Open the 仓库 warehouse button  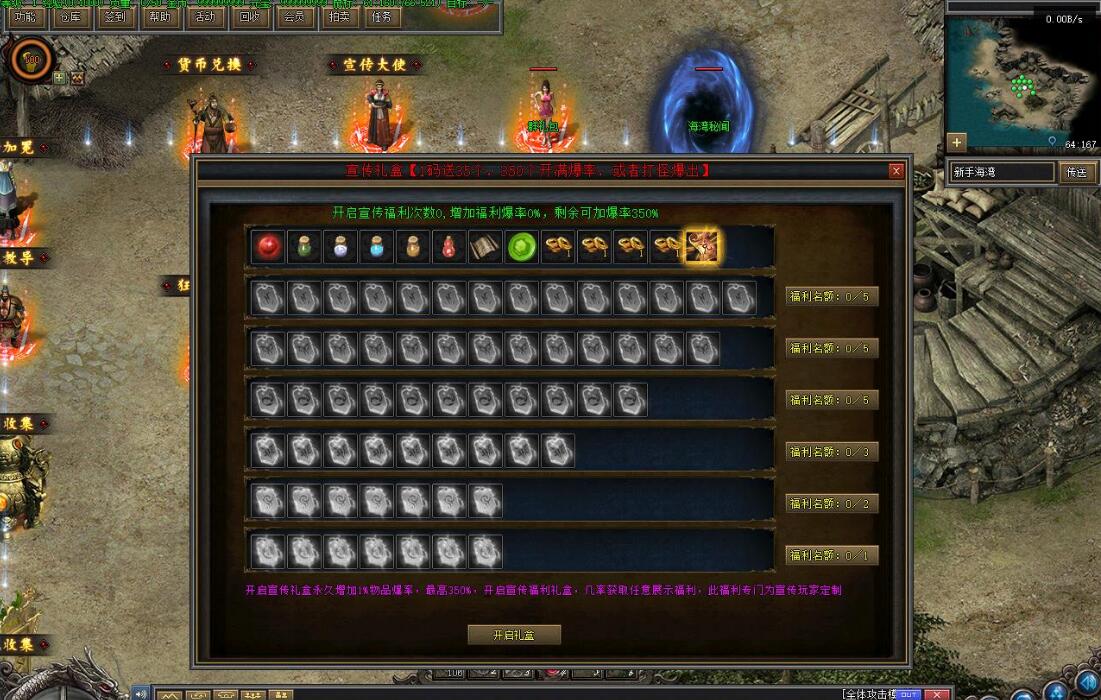point(69,17)
